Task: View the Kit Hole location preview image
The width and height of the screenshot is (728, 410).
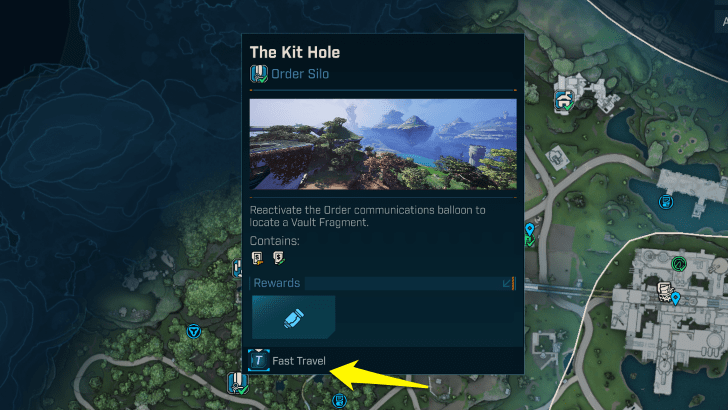Action: (383, 144)
